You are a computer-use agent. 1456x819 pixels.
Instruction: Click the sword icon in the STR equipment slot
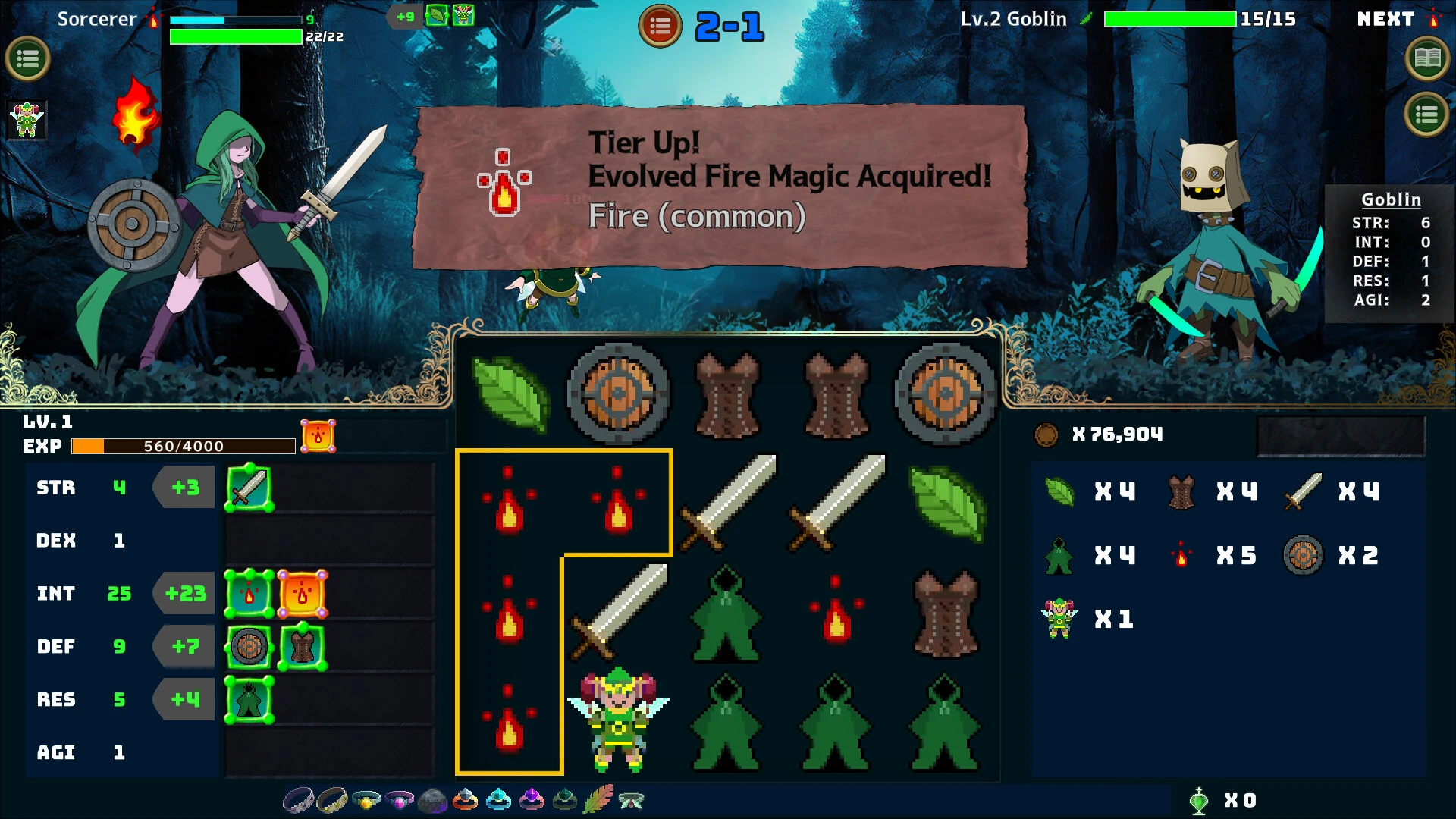(x=249, y=487)
